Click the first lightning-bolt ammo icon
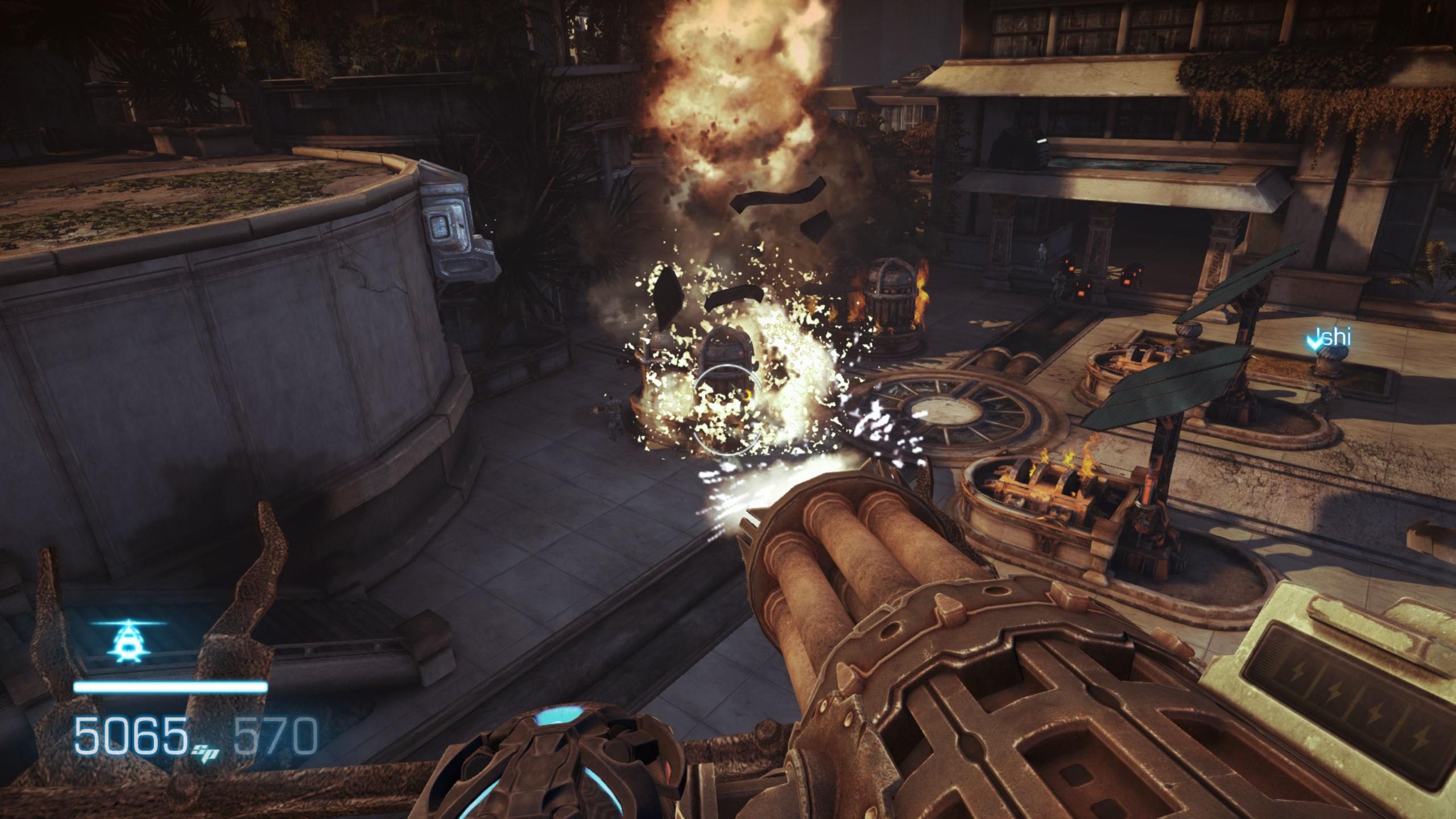Viewport: 1456px width, 819px height. point(1298,671)
